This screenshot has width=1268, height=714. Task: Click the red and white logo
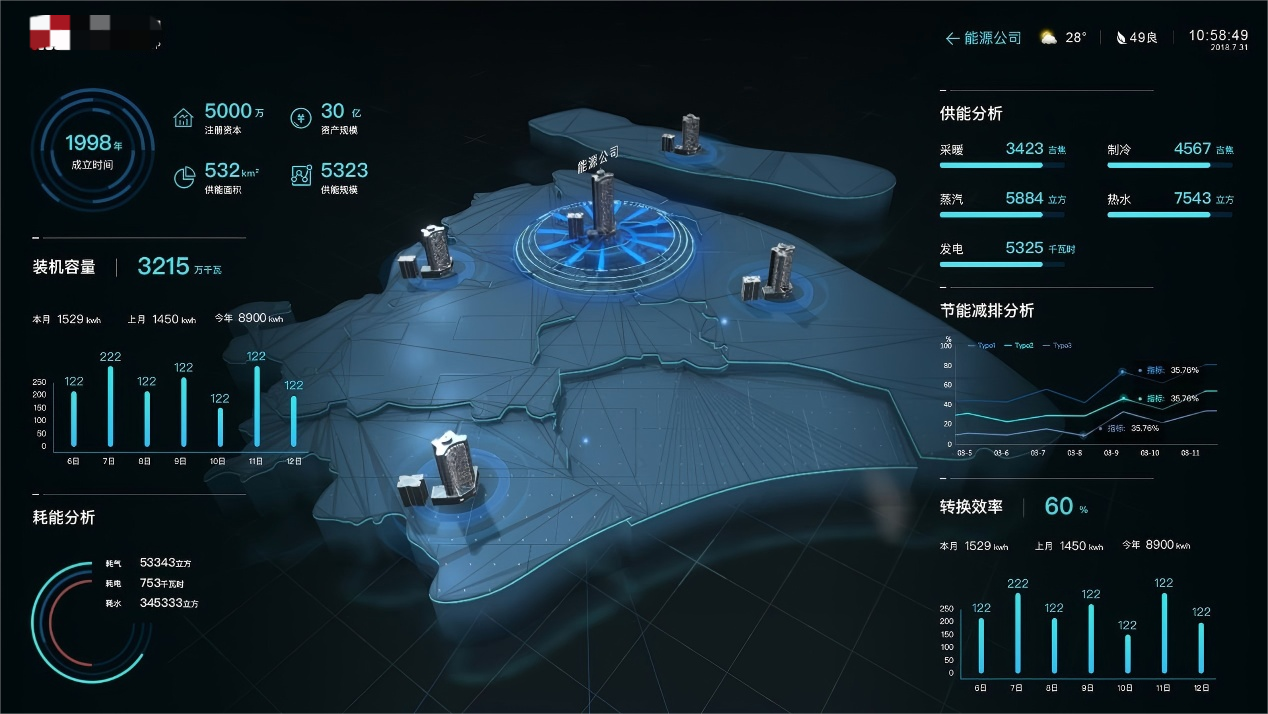point(50,33)
